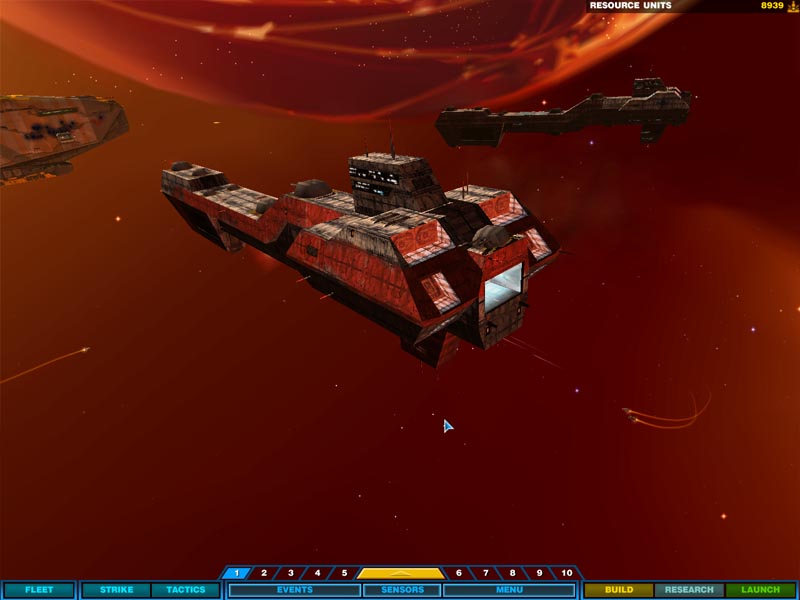Open the Build manager
This screenshot has height=600, width=800.
pyautogui.click(x=619, y=590)
